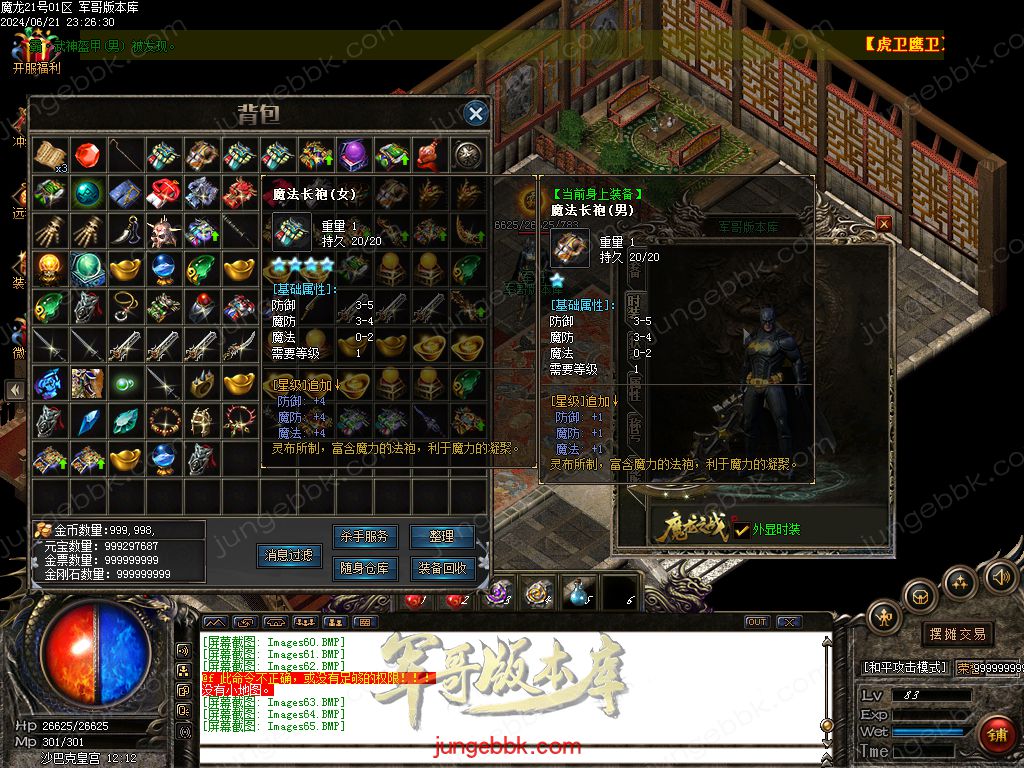Click the round red 铺 shop button
This screenshot has width=1024, height=768.
[997, 735]
